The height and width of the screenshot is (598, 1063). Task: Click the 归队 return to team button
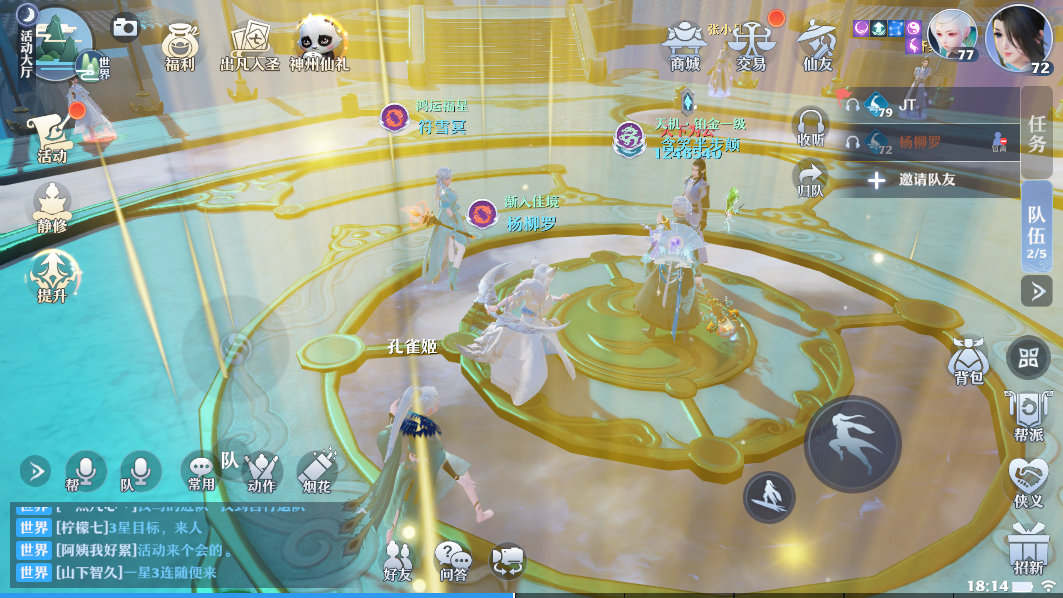coord(809,178)
